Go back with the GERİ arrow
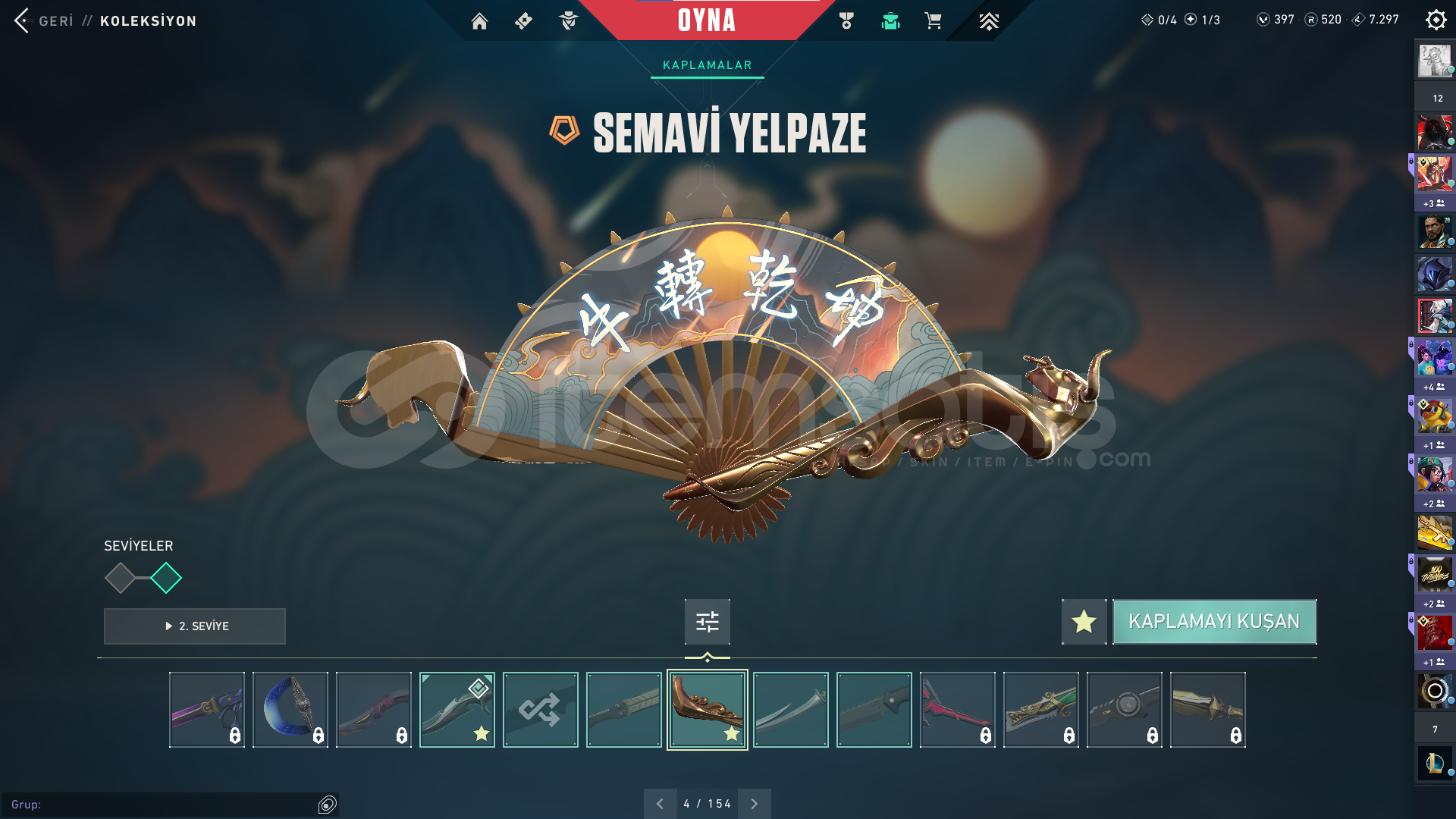The width and height of the screenshot is (1456, 819). pyautogui.click(x=23, y=20)
